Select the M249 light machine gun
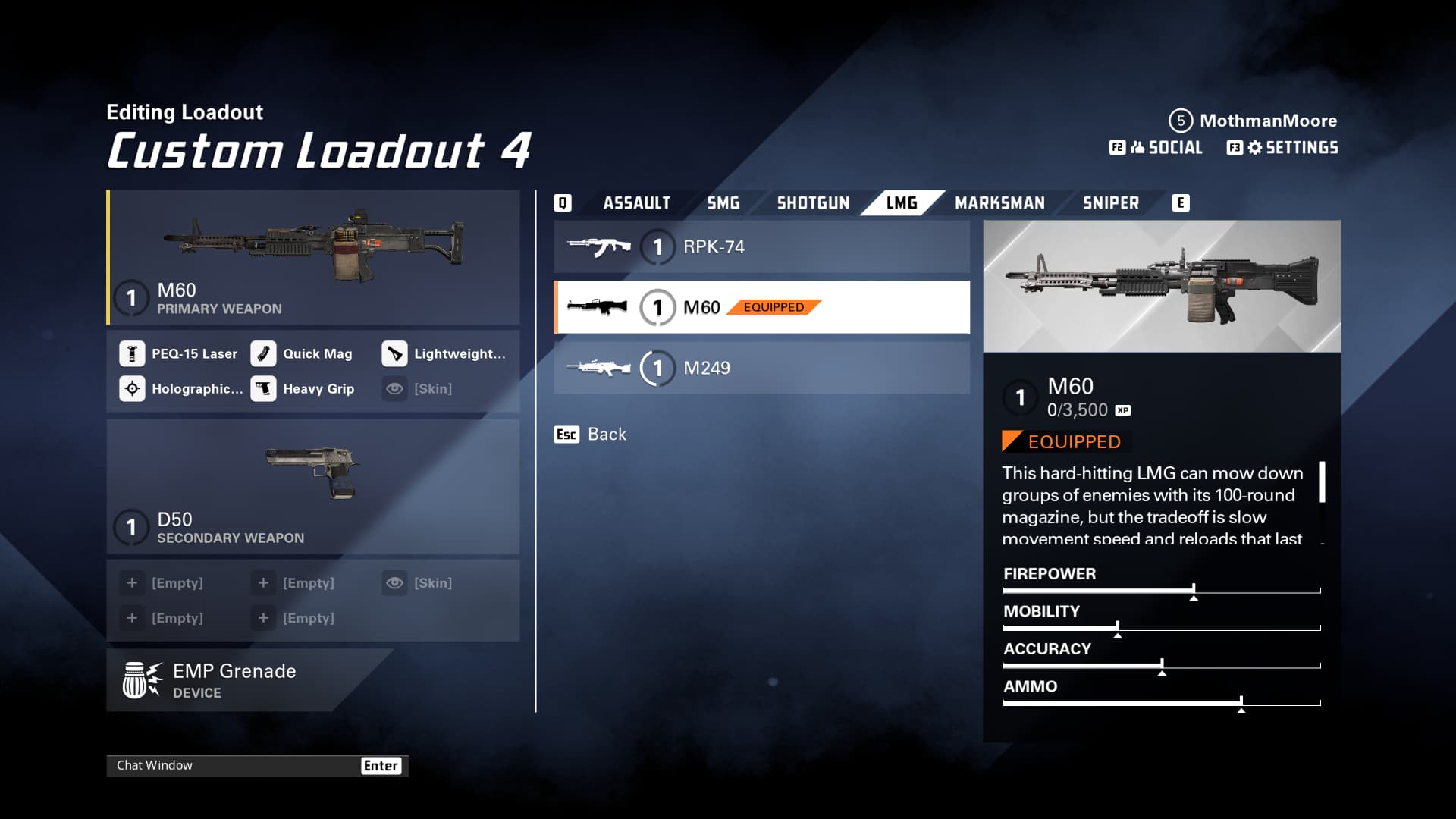Screen dimensions: 1456x819 (x=761, y=369)
